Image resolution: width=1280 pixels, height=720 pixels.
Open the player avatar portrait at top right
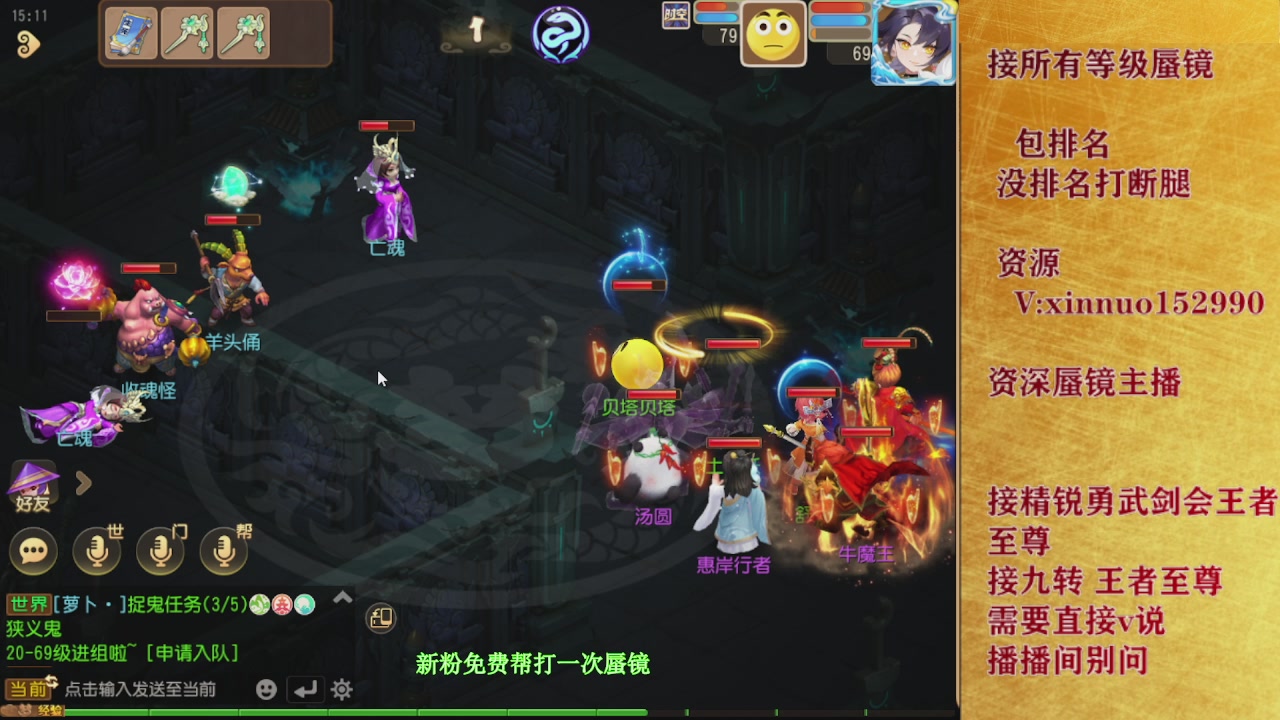911,43
